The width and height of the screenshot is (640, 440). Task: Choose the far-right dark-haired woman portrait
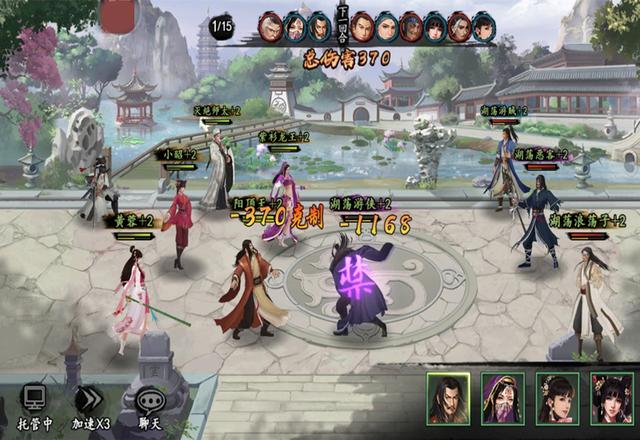click(611, 398)
